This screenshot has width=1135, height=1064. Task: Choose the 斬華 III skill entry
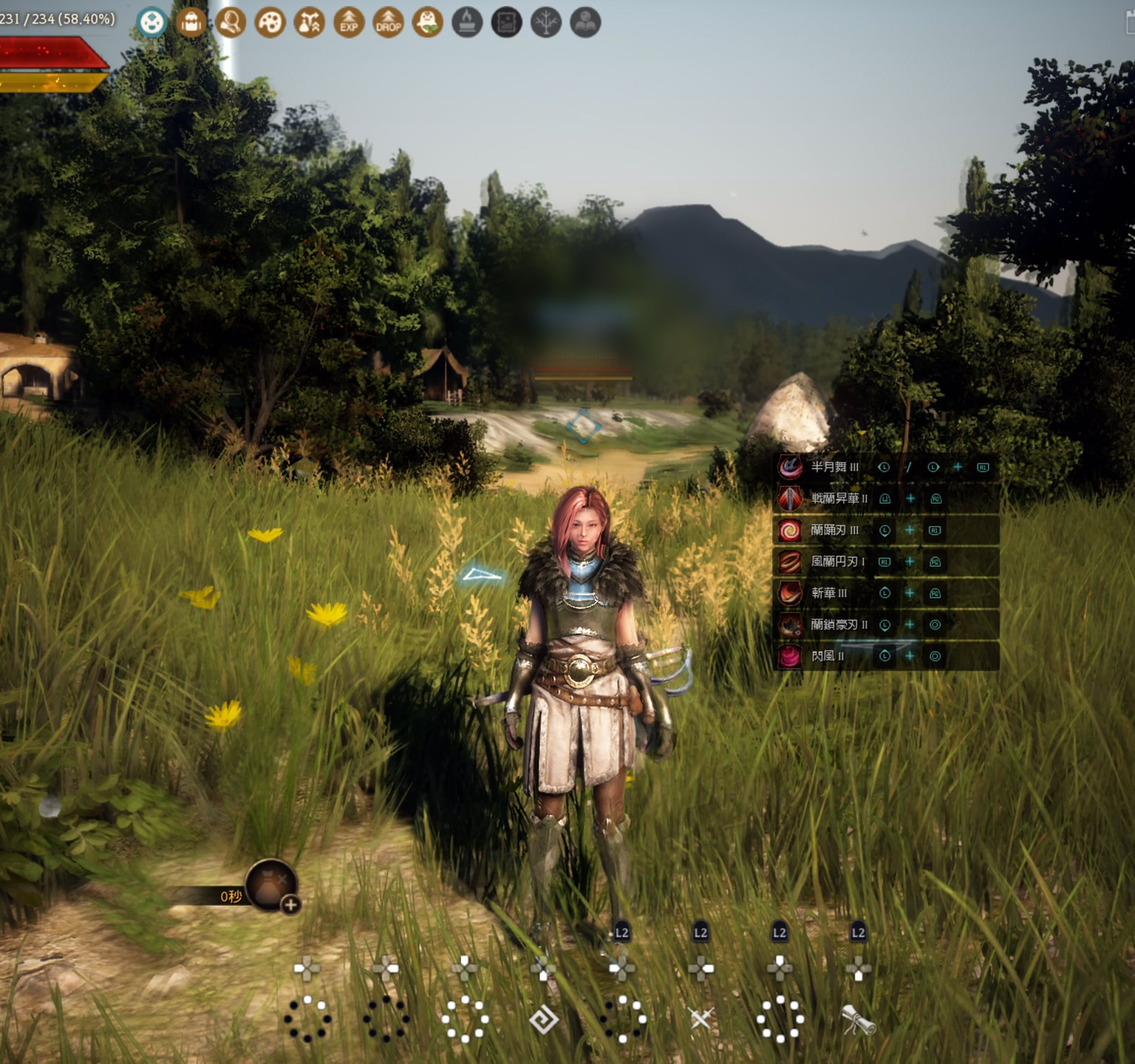[x=828, y=593]
